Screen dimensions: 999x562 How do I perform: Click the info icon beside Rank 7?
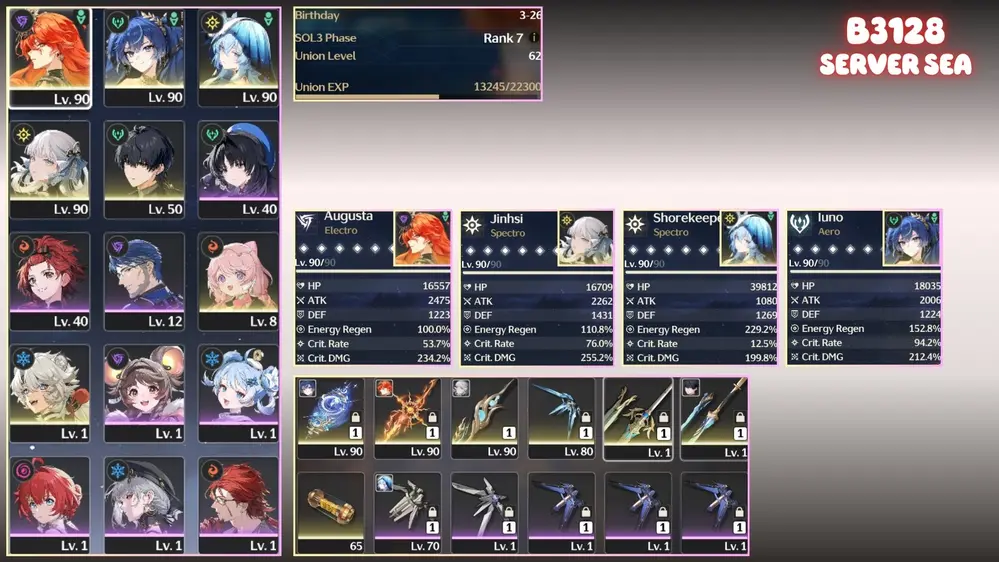coord(534,38)
